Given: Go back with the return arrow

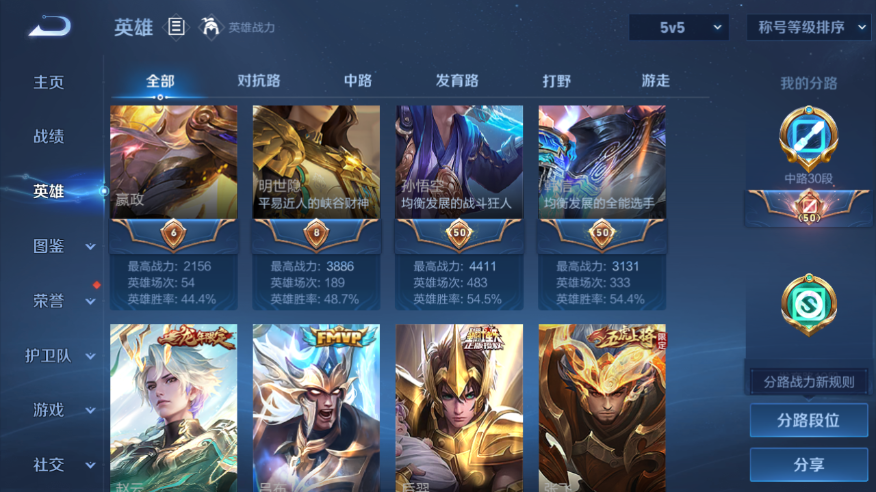Looking at the screenshot, I should [49, 27].
